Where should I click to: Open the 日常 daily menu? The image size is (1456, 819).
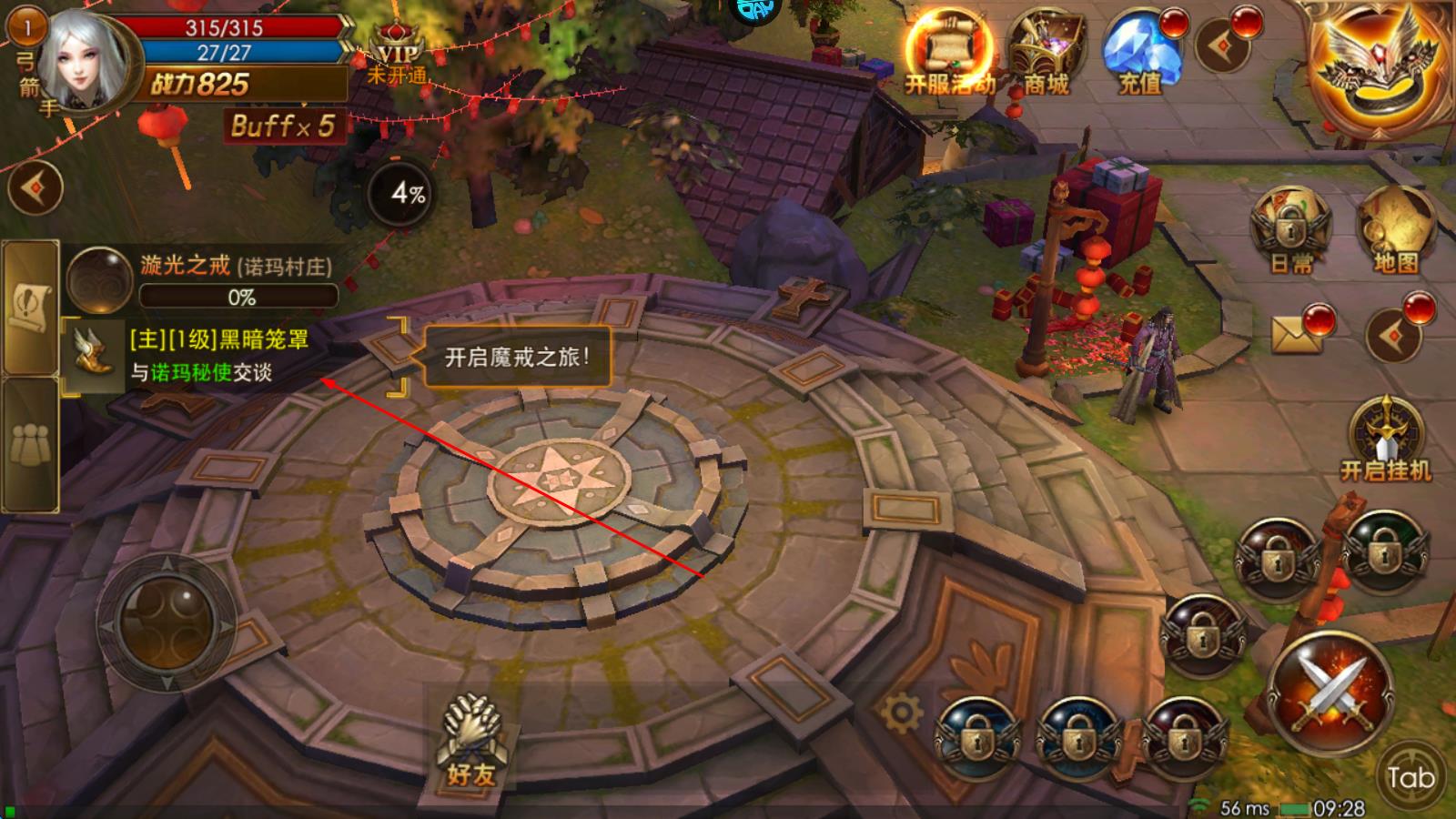(1291, 229)
